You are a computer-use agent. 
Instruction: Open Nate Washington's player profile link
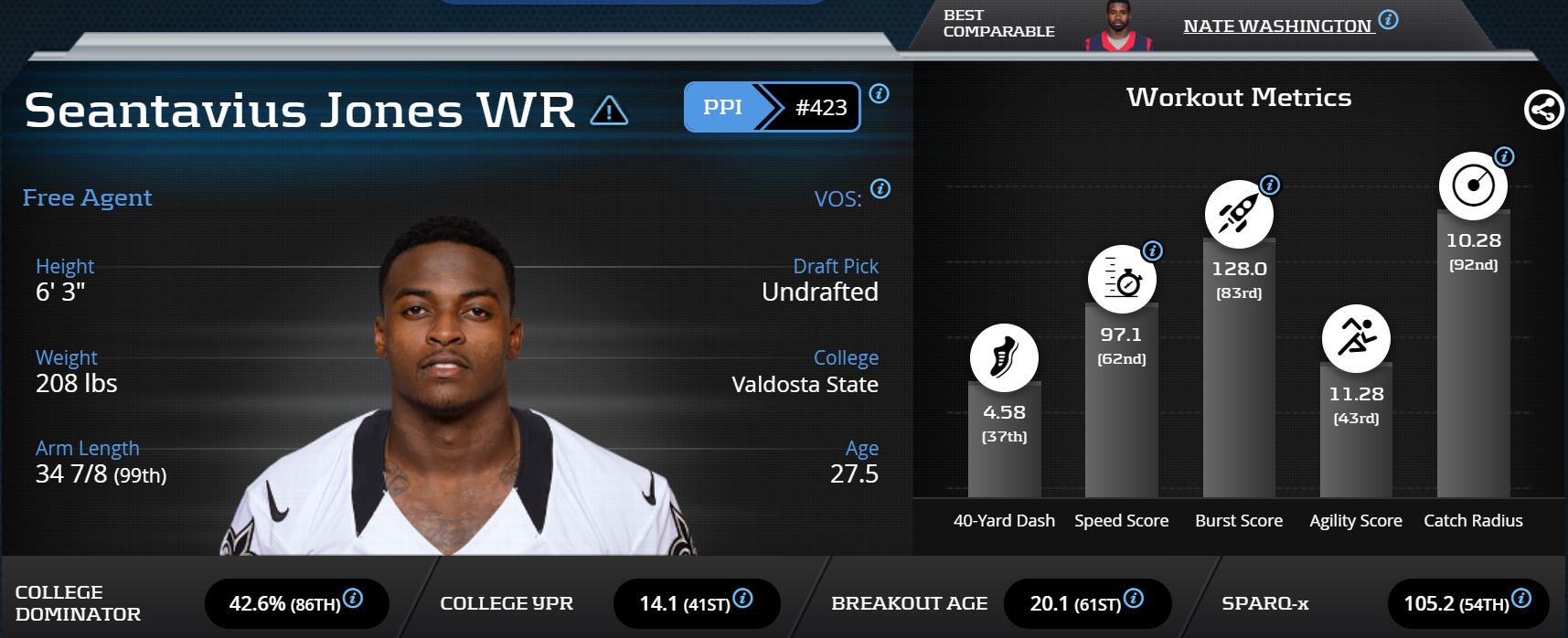point(1276,26)
